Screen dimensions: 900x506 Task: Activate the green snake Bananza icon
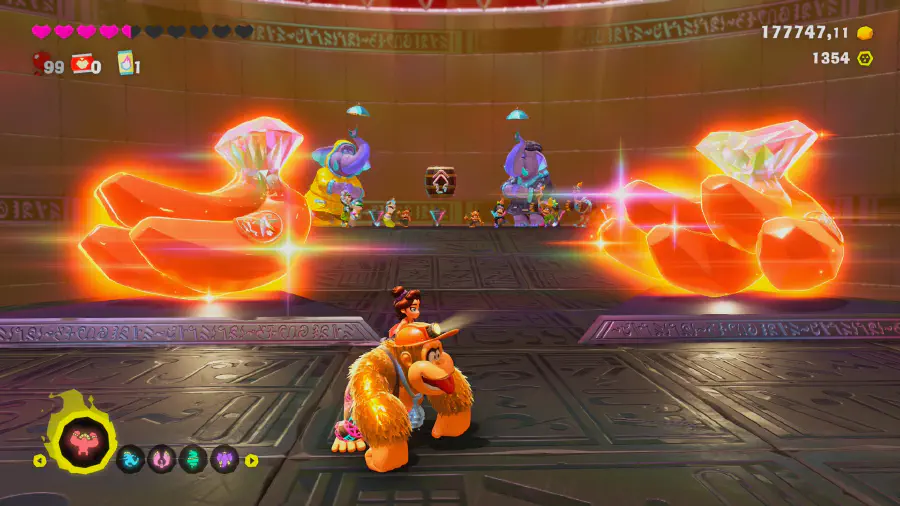click(x=193, y=460)
